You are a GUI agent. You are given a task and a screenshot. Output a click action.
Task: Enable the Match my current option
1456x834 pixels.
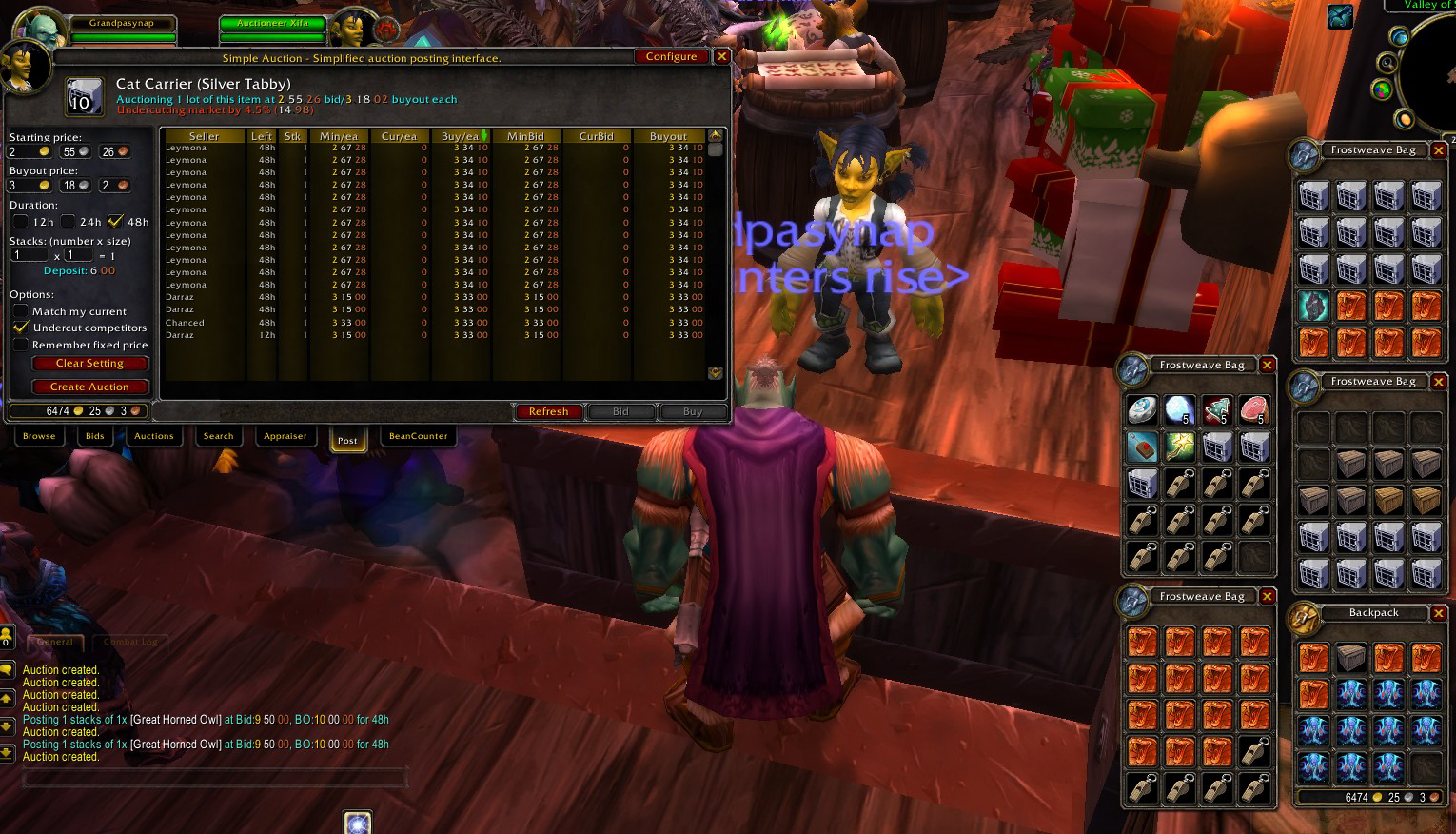[22, 311]
